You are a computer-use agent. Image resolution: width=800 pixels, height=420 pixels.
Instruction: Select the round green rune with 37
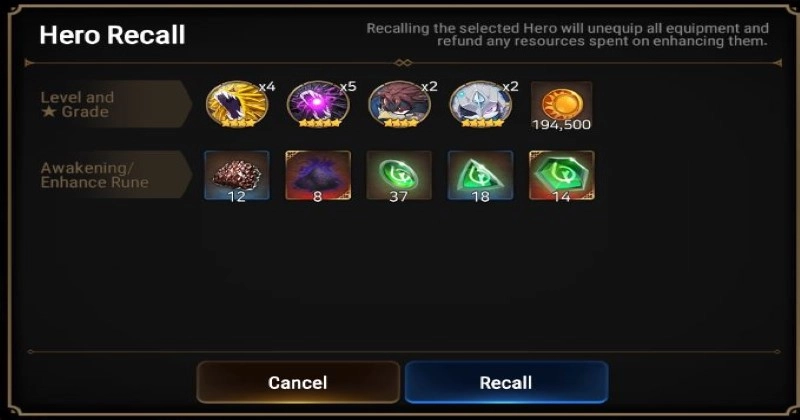click(x=398, y=174)
